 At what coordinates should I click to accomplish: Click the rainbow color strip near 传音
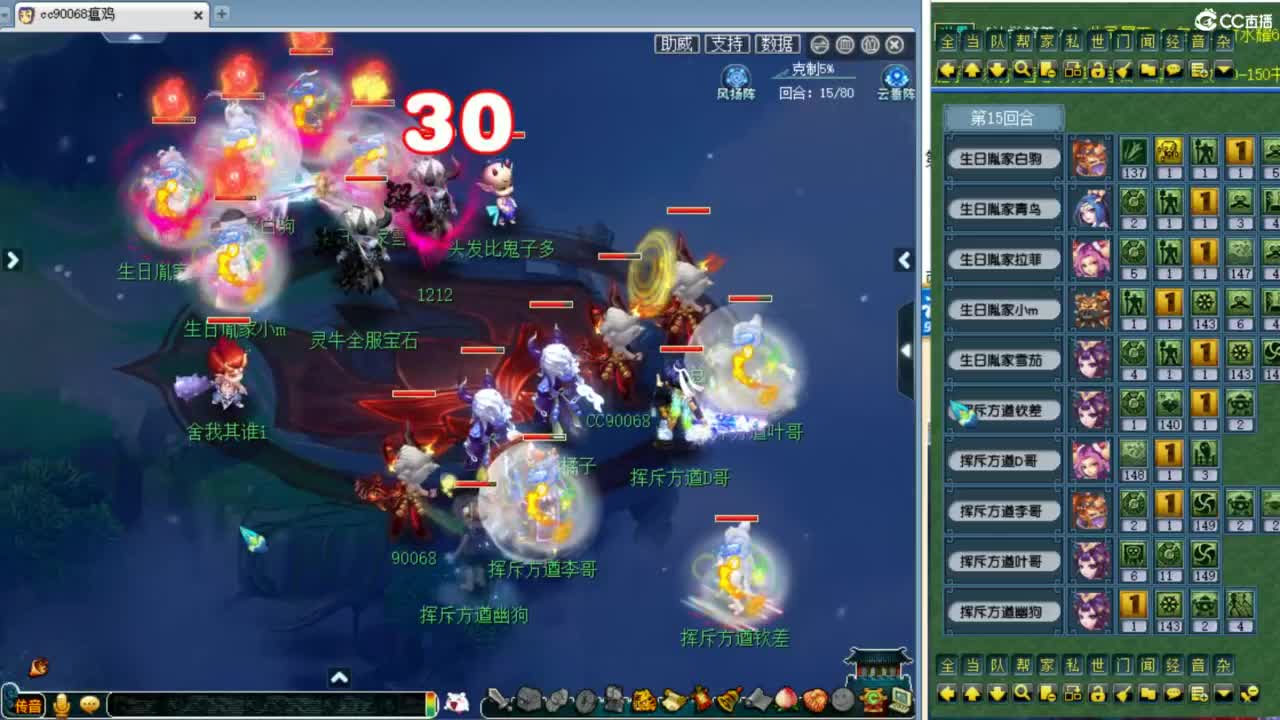point(432,702)
